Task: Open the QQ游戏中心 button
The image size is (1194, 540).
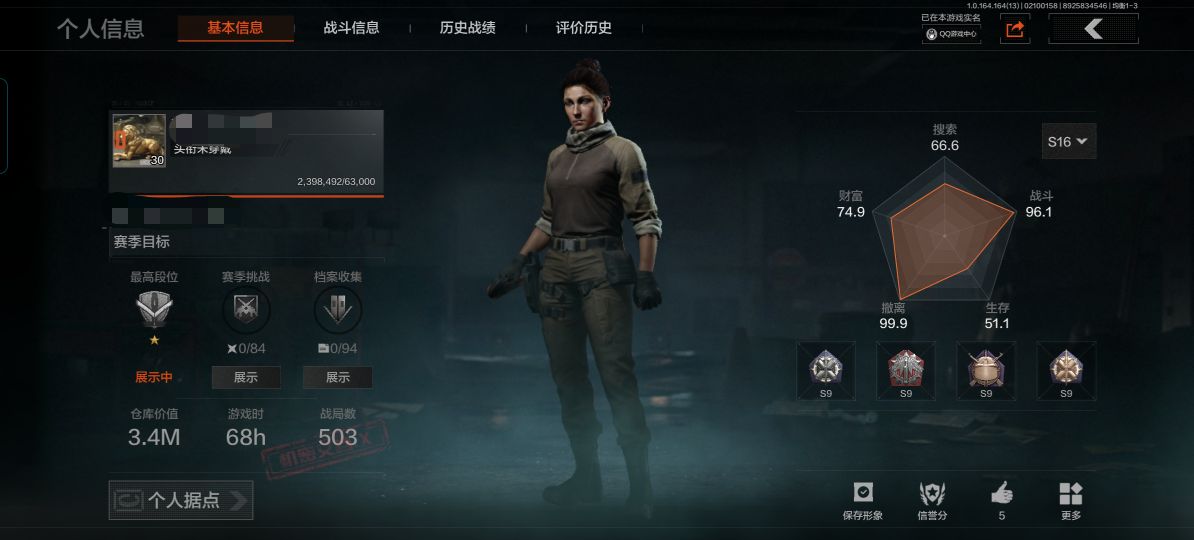Action: 950,33
